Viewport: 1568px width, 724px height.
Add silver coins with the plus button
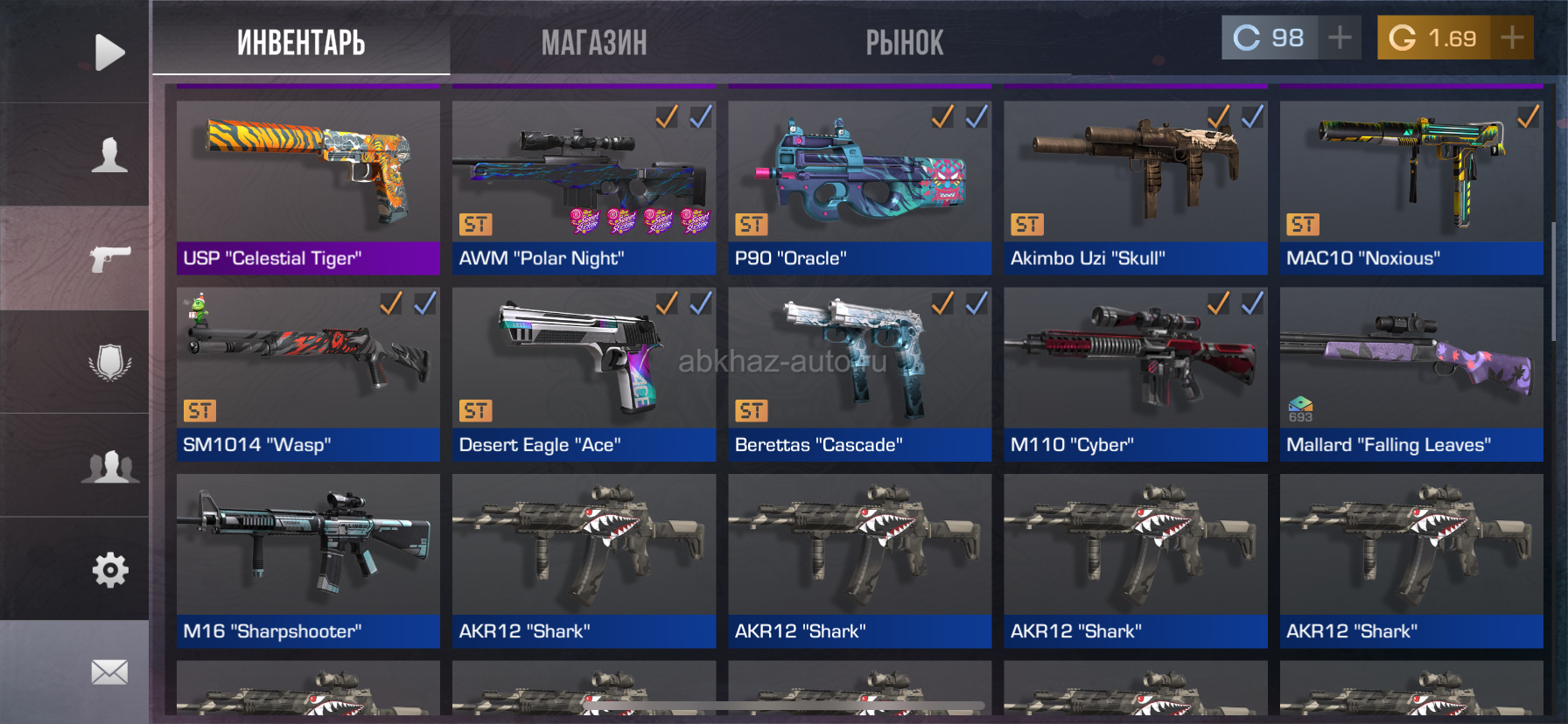[1340, 38]
